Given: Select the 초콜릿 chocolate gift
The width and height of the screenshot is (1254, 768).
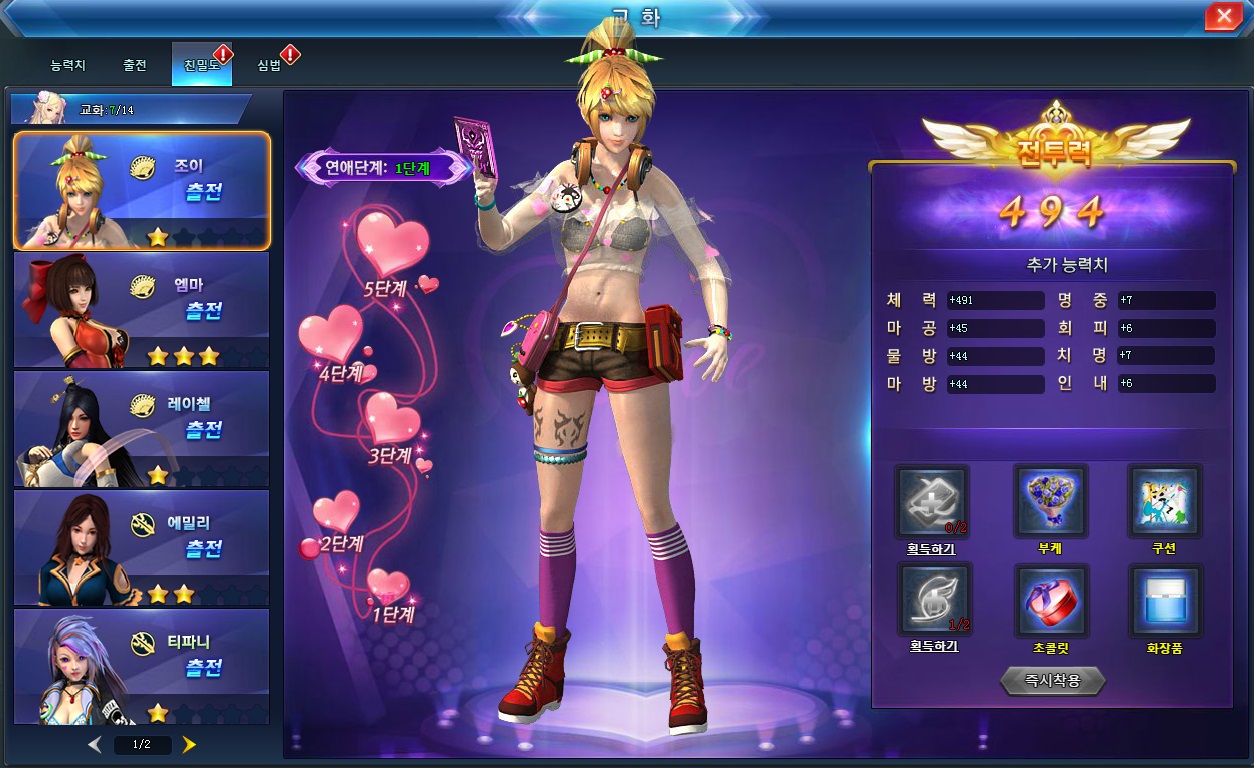Looking at the screenshot, I should tap(1050, 600).
